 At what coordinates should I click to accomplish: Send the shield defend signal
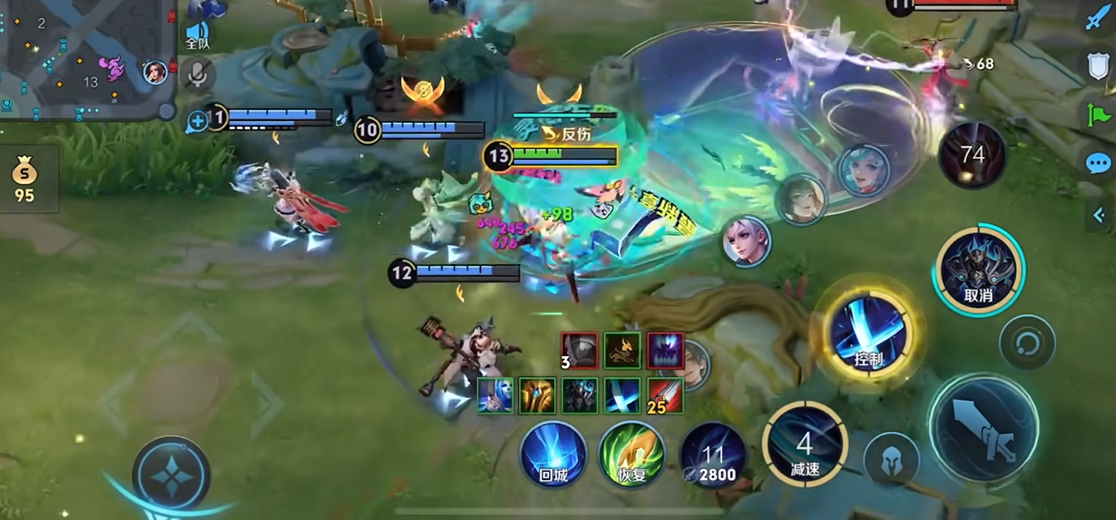[1098, 66]
